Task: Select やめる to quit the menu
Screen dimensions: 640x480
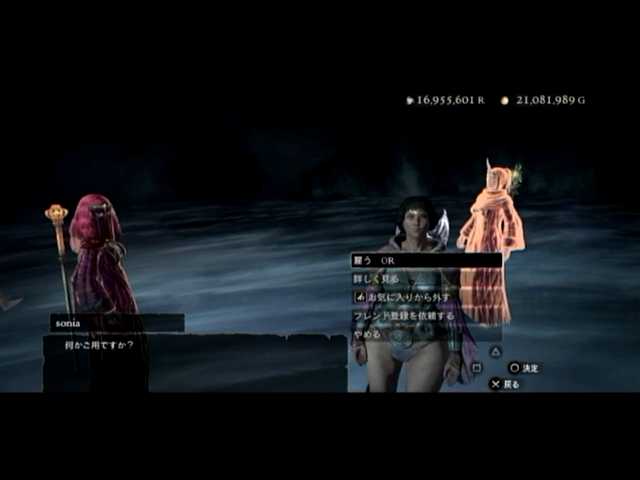Action: click(x=367, y=334)
